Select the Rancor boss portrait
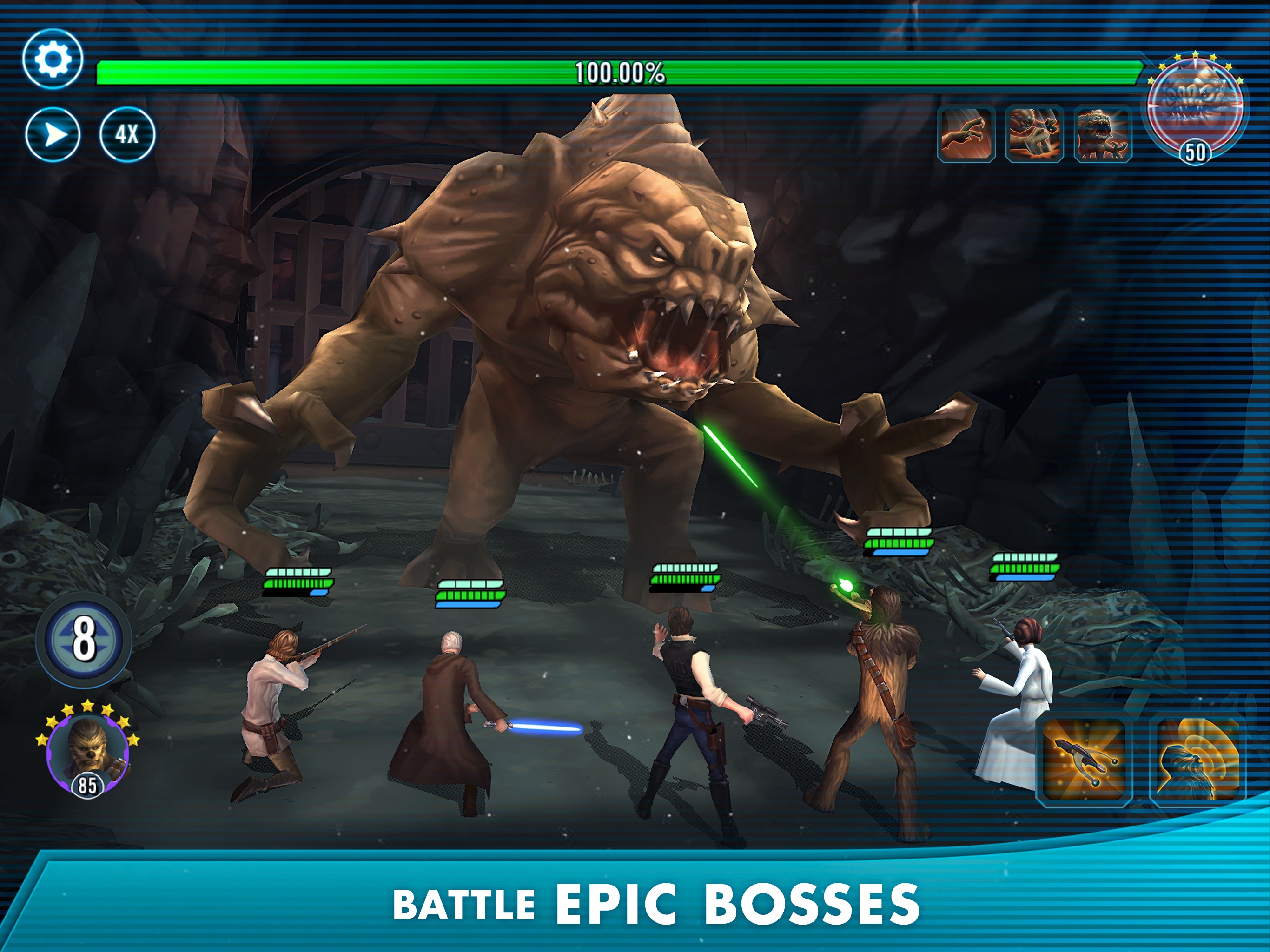This screenshot has width=1270, height=952. coord(1195,110)
